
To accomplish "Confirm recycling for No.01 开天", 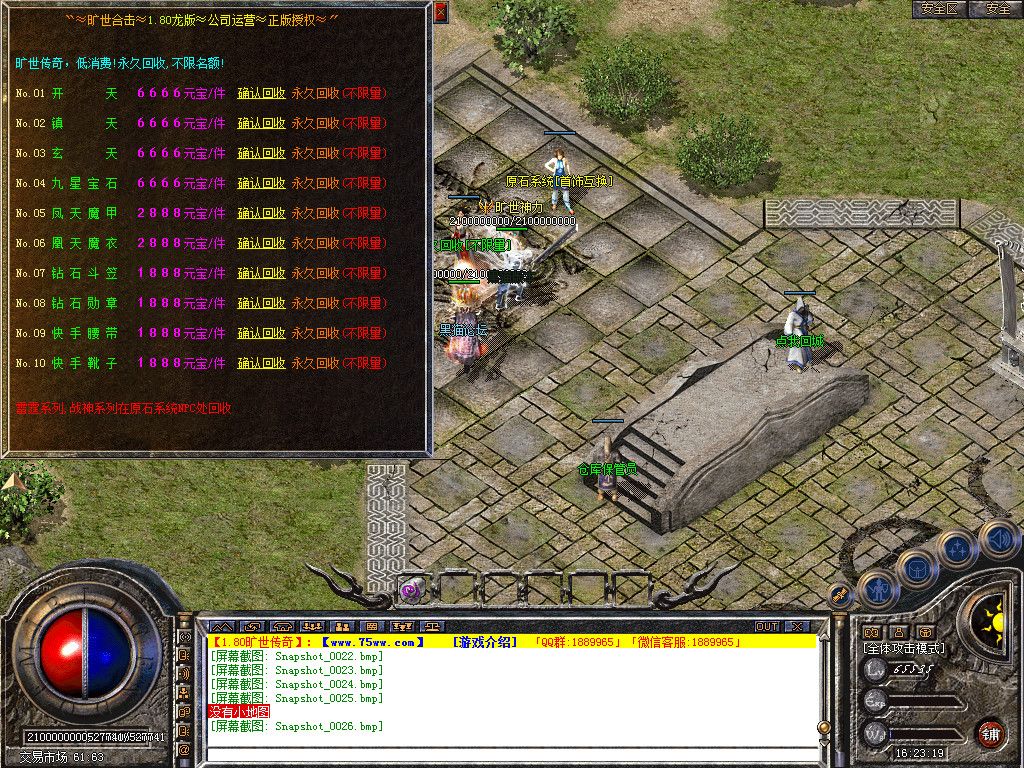I will tap(261, 93).
